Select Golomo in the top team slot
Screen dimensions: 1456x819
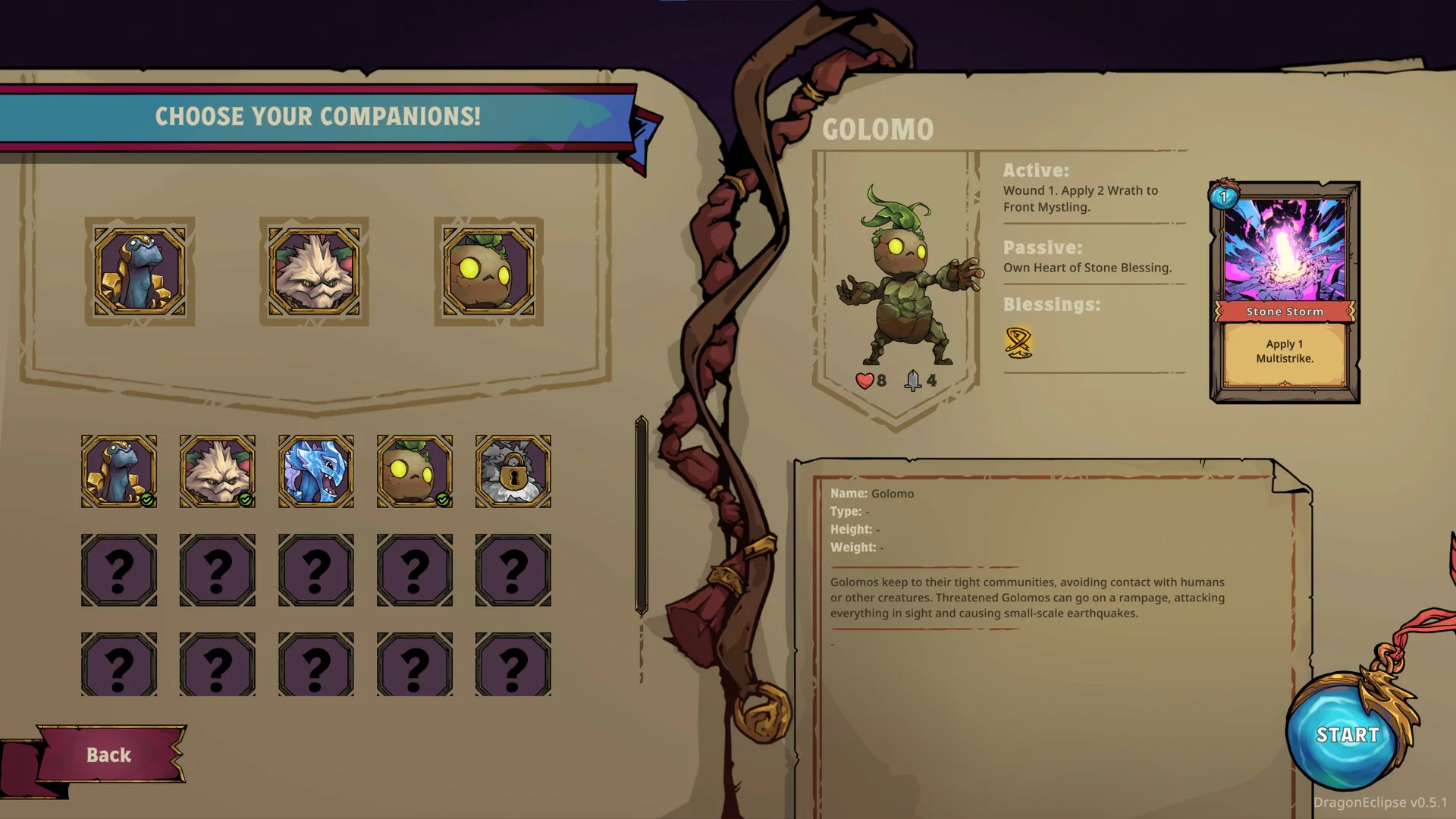(x=488, y=271)
